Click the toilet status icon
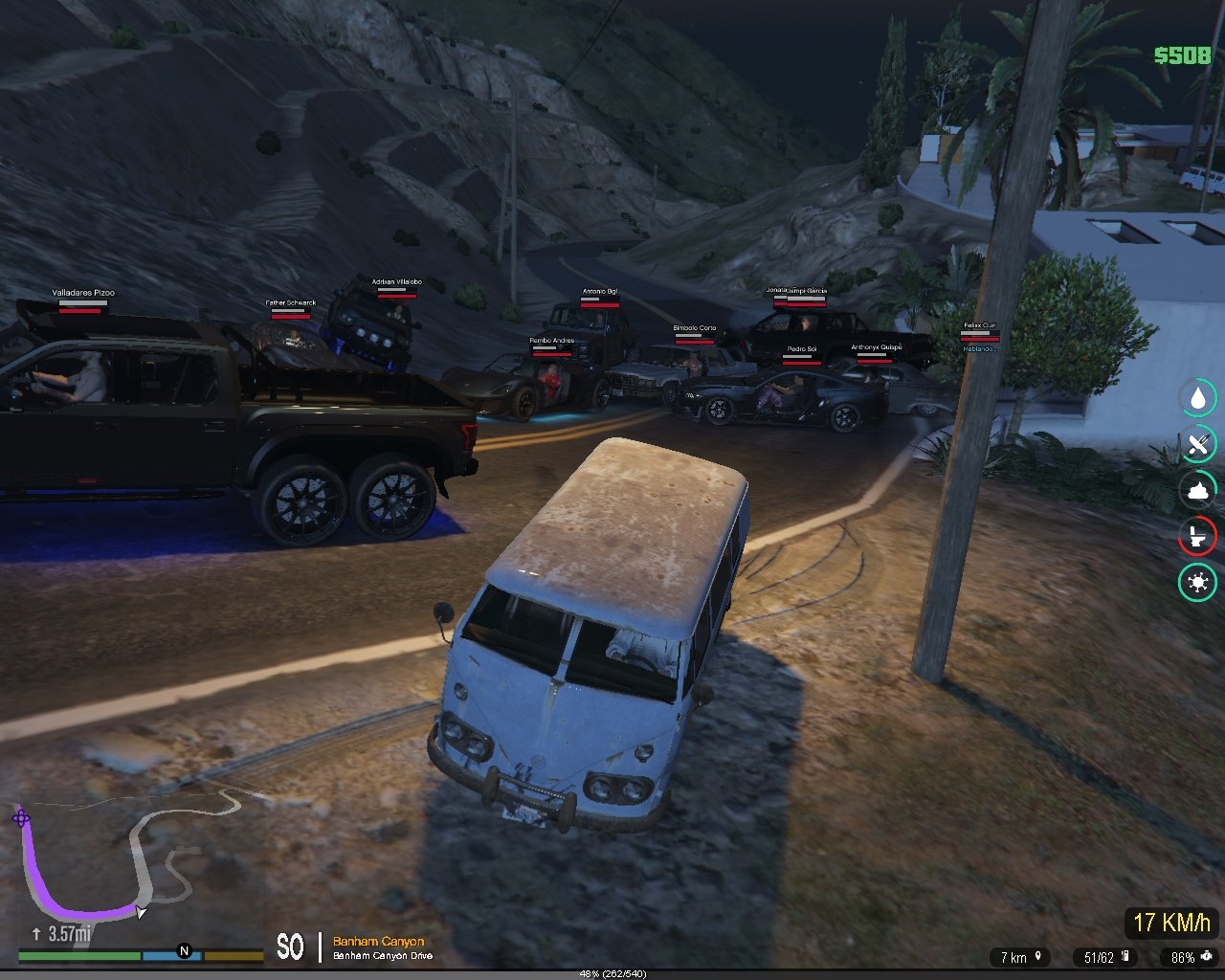The image size is (1225, 980). click(x=1197, y=536)
